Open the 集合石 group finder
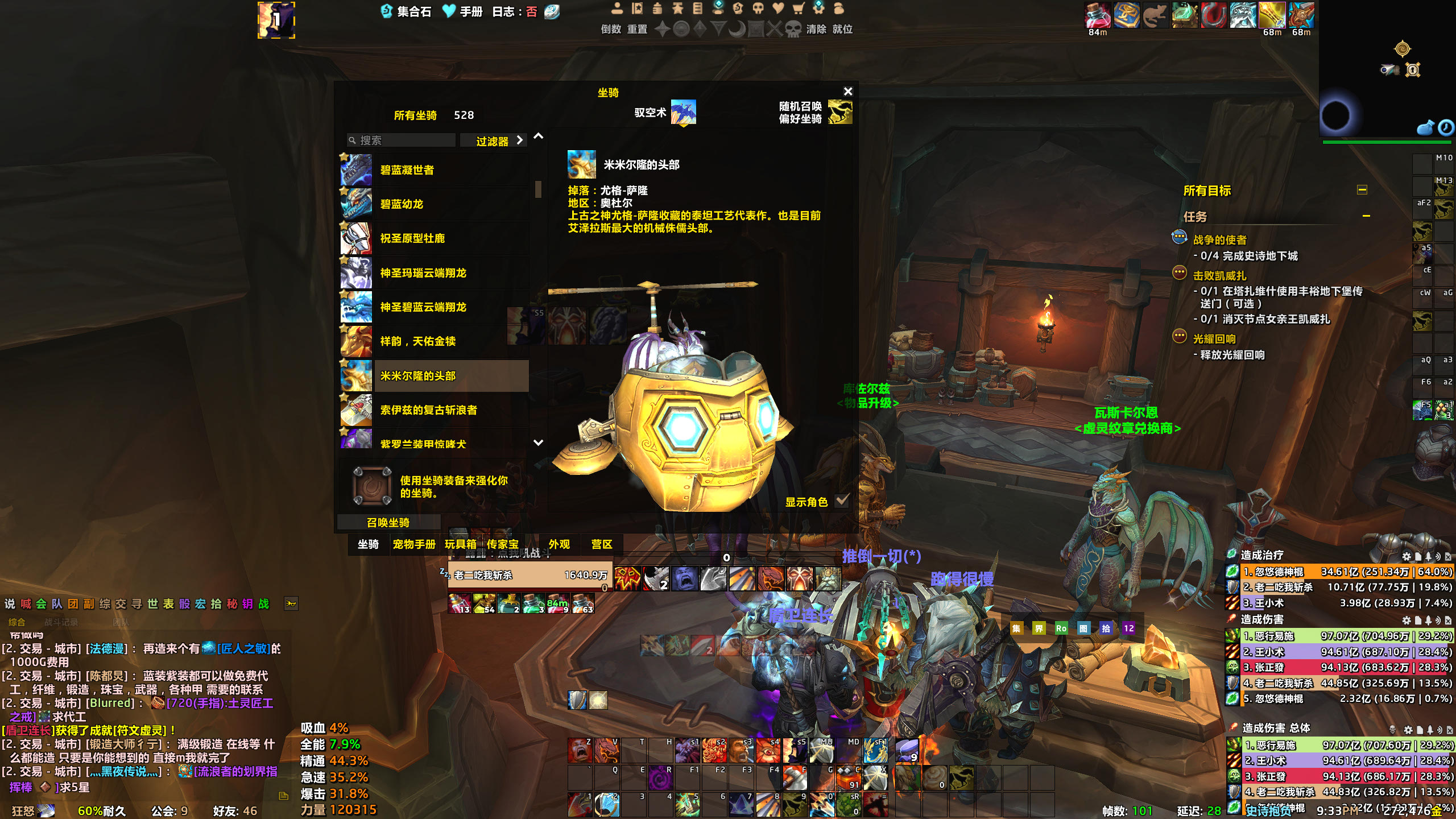This screenshot has width=1456, height=819. [x=407, y=11]
